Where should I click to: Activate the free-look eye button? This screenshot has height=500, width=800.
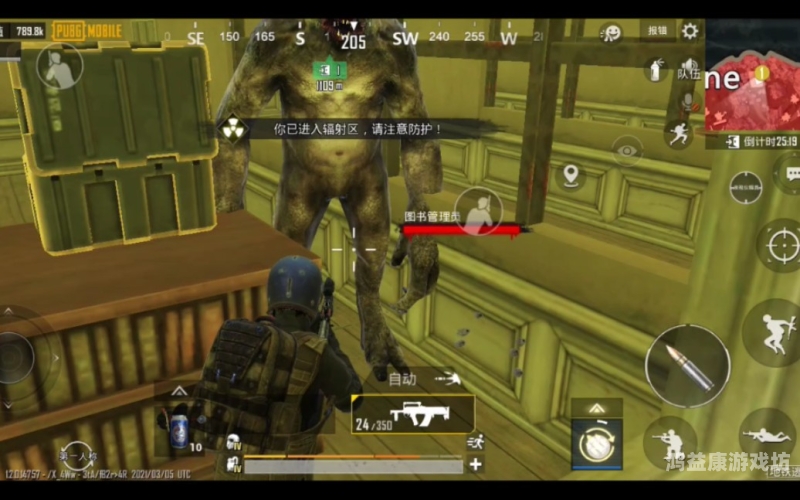click(x=627, y=151)
